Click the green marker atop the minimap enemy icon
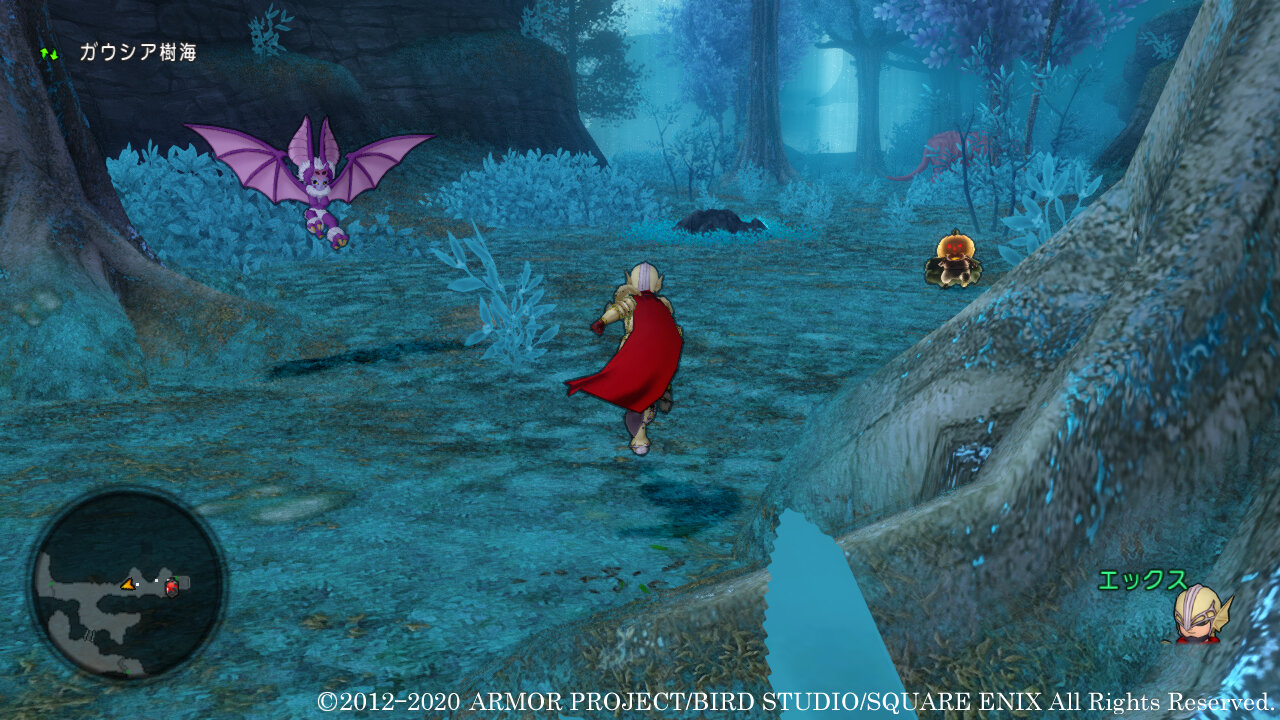Screen dimensions: 1280x720 [x=175, y=578]
